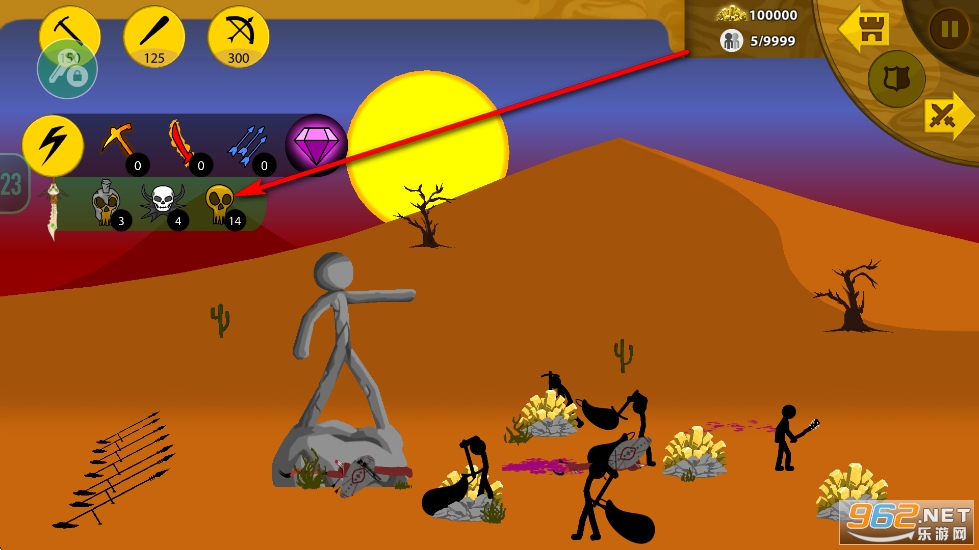Set army to defend with shield button

[896, 79]
